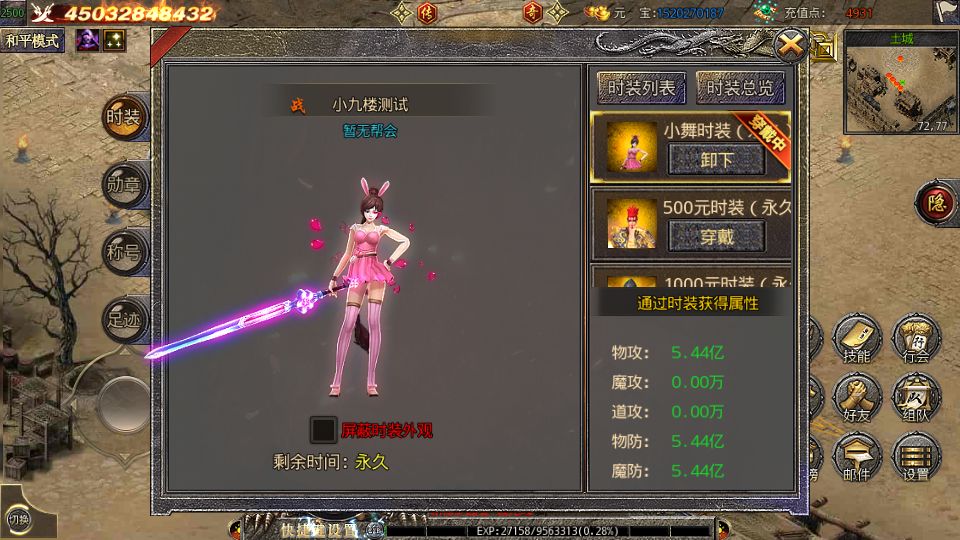Change the 和平模式 attack mode

point(34,41)
